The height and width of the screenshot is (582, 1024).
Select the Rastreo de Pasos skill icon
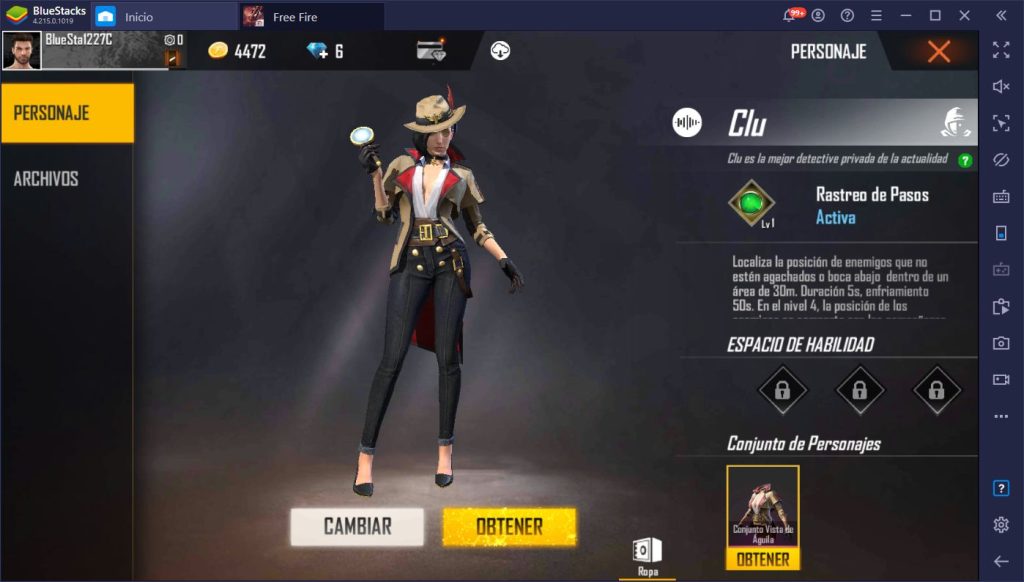click(x=752, y=203)
